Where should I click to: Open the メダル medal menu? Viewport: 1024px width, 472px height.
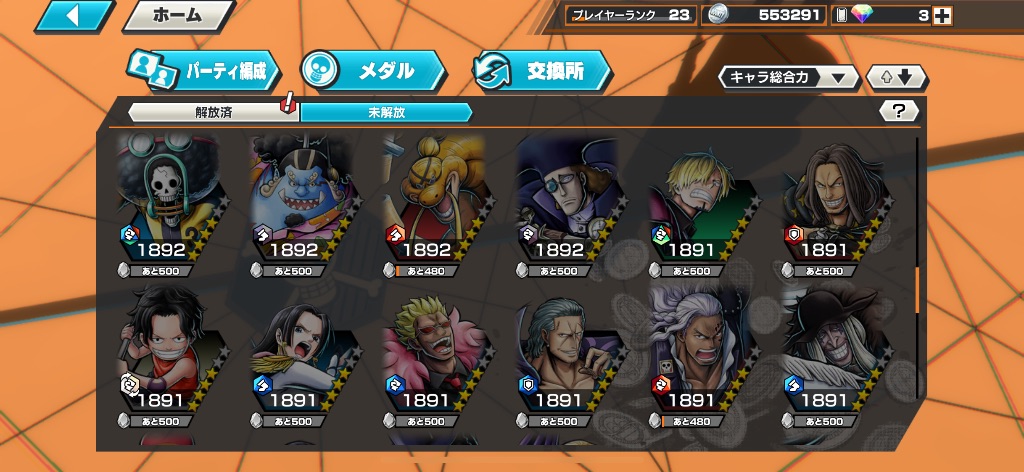pyautogui.click(x=372, y=71)
